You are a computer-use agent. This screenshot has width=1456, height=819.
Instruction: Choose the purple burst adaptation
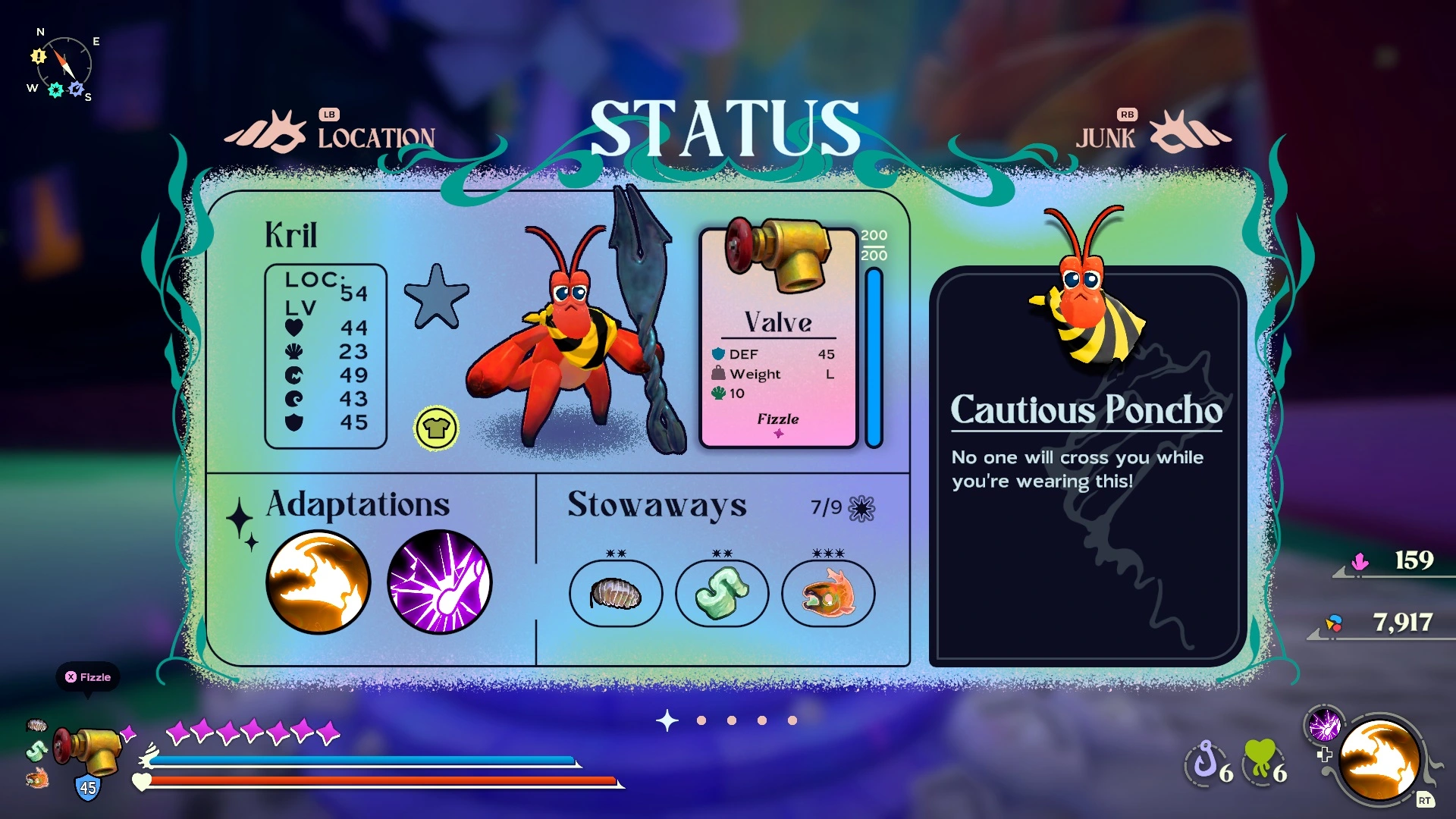(x=439, y=582)
